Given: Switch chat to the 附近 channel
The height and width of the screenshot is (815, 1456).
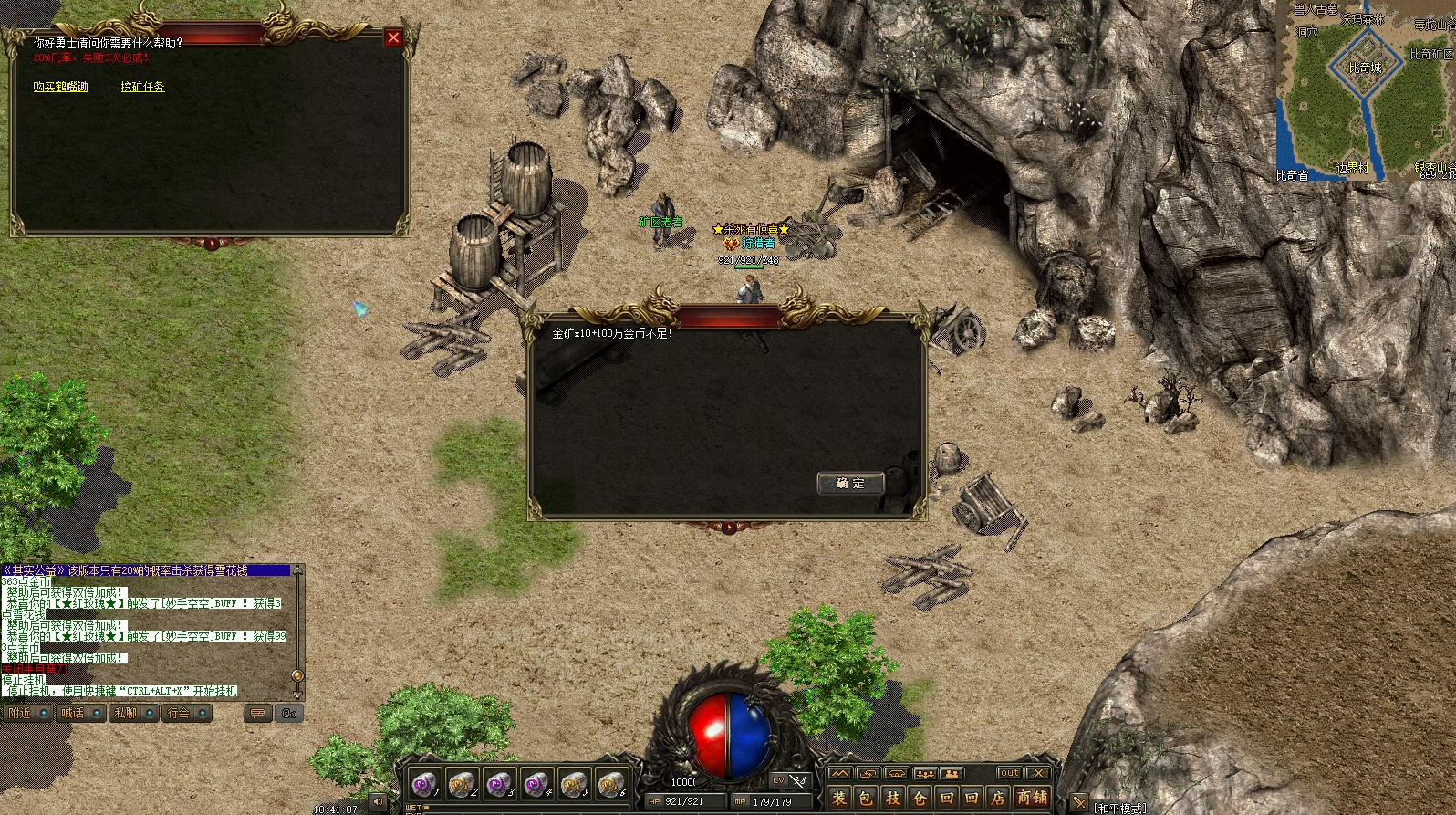Looking at the screenshot, I should tap(26, 713).
